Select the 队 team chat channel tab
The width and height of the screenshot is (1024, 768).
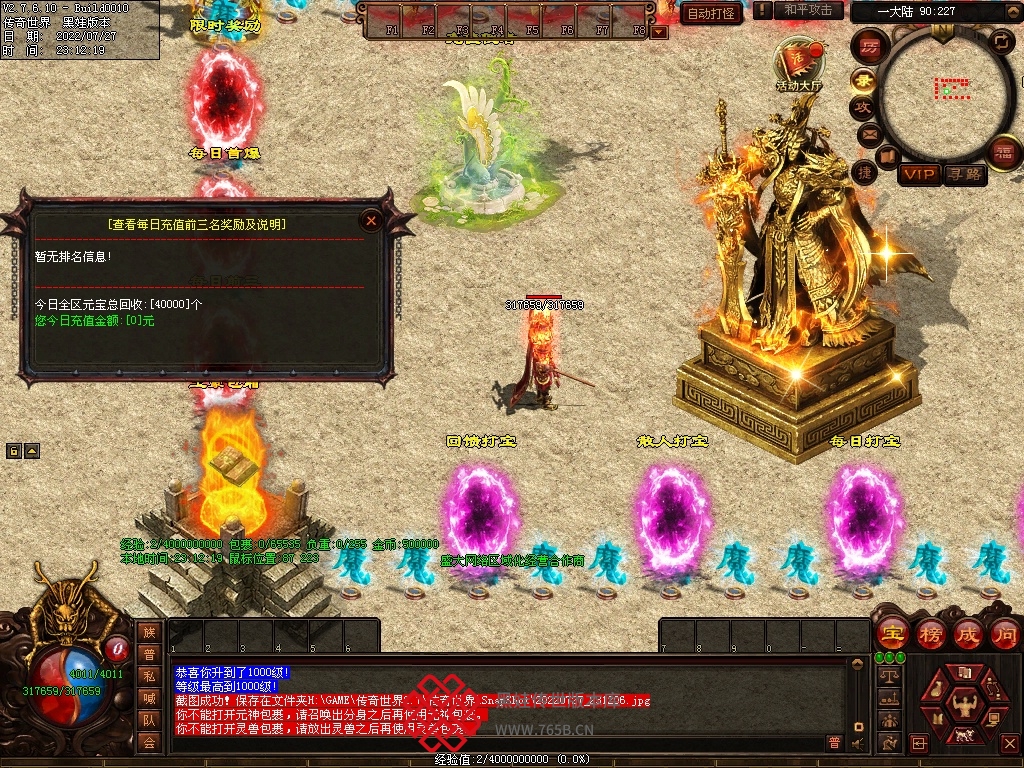tap(149, 719)
